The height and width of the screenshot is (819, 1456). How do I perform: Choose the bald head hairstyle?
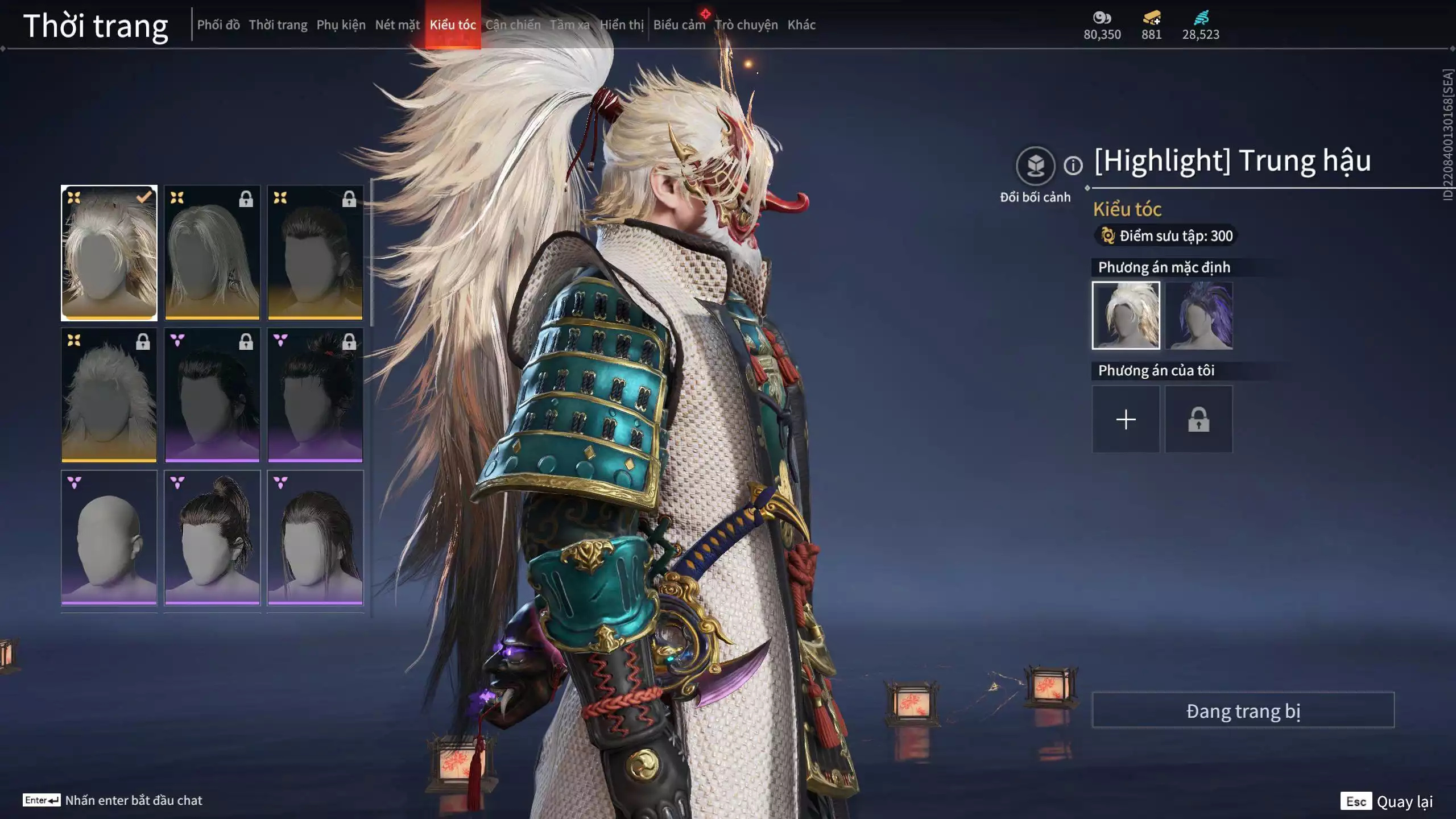pos(109,537)
